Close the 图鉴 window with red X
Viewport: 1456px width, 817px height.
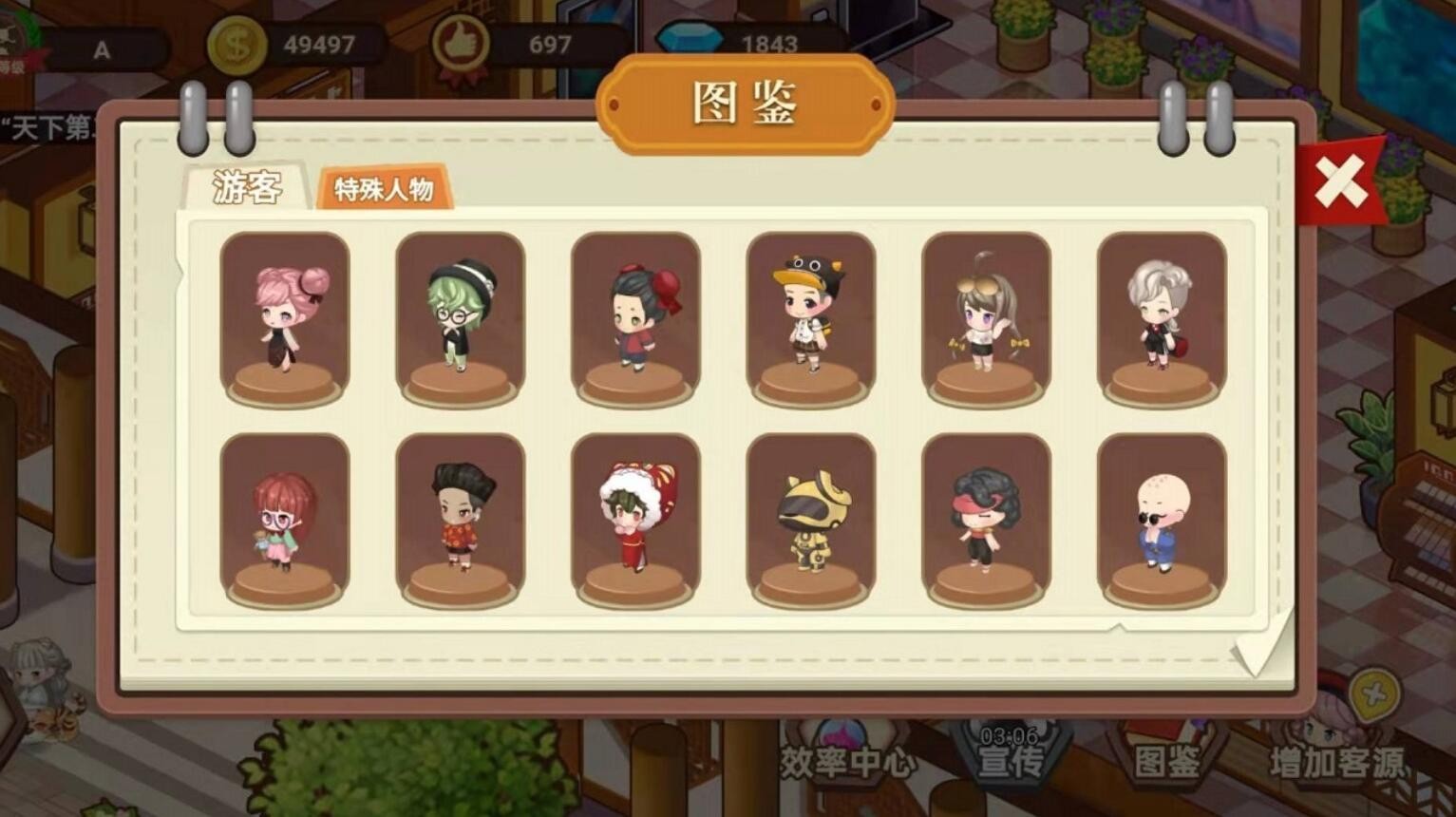pos(1339,179)
